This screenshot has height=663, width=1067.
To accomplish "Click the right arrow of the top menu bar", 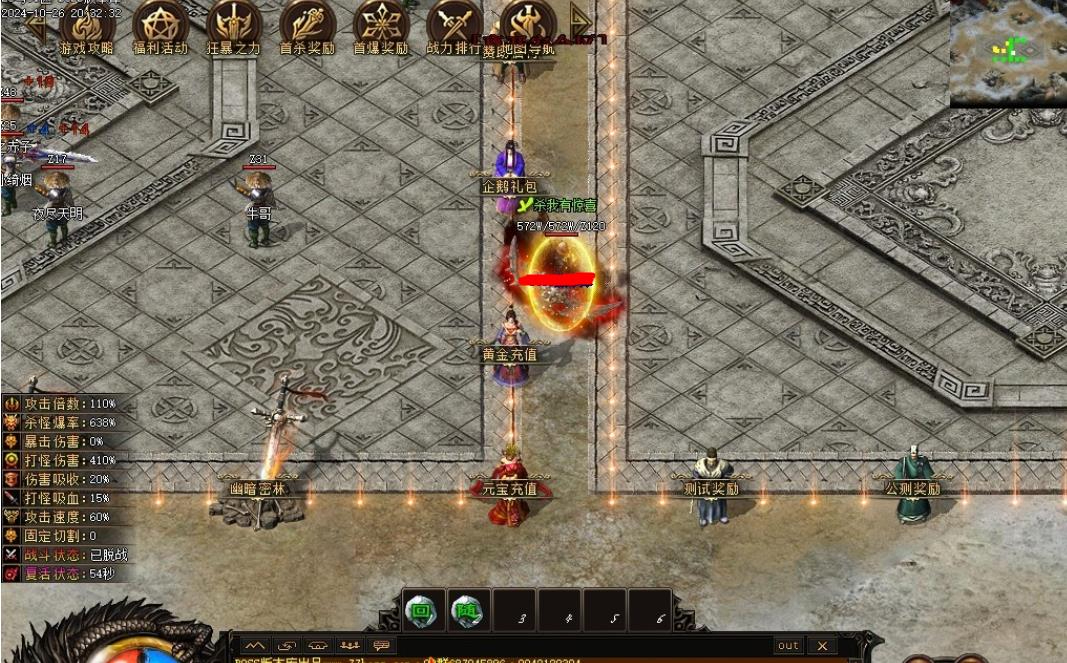I will point(580,19).
